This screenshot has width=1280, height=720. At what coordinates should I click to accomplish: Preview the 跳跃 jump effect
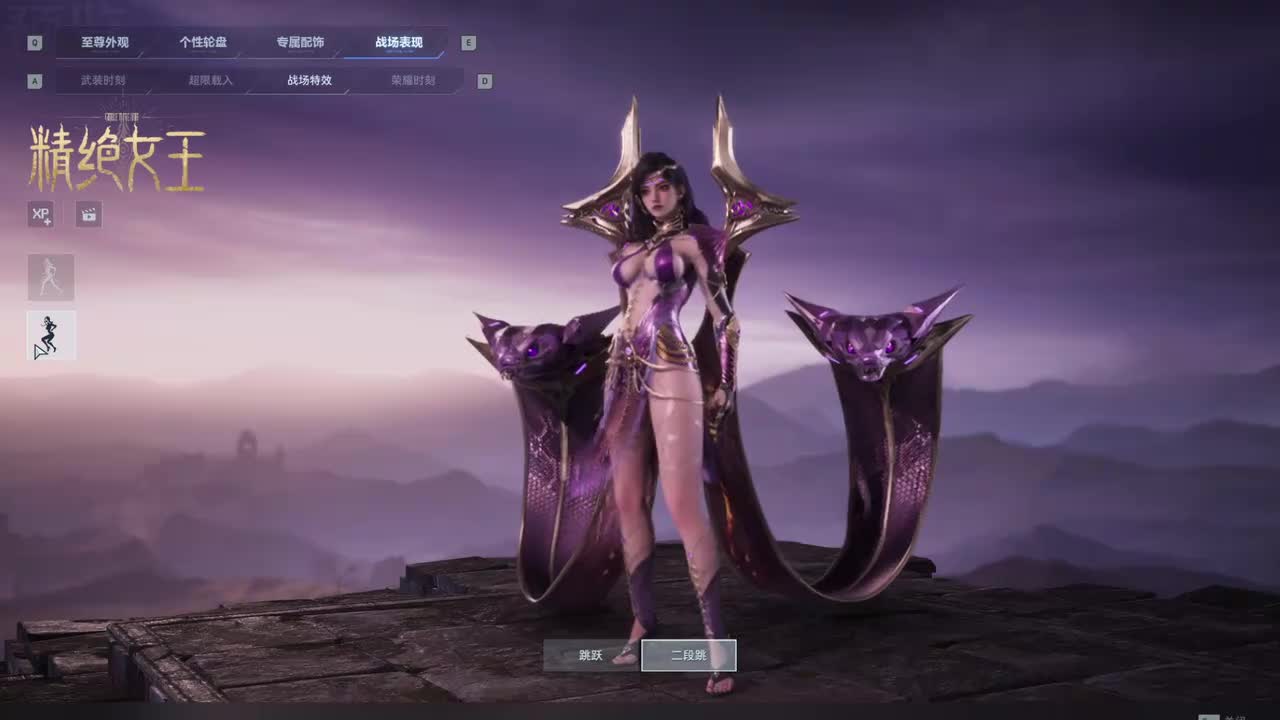[591, 656]
